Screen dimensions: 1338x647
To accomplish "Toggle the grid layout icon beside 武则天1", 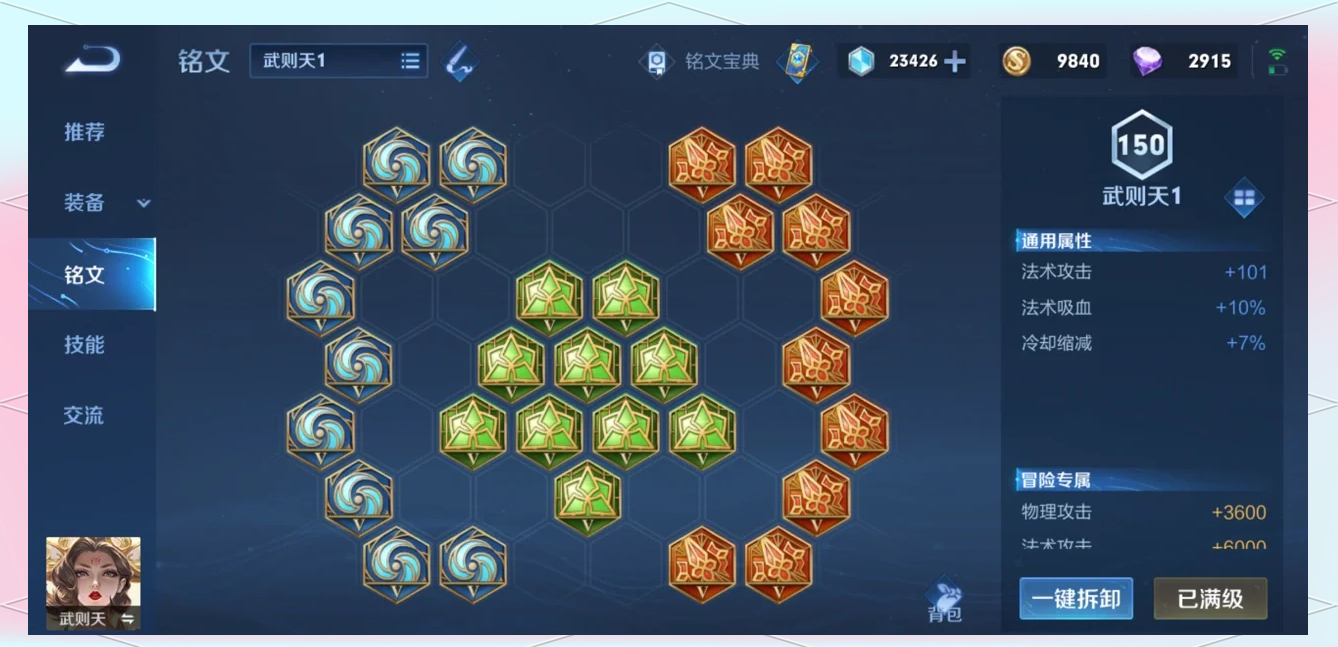I will tap(1244, 198).
